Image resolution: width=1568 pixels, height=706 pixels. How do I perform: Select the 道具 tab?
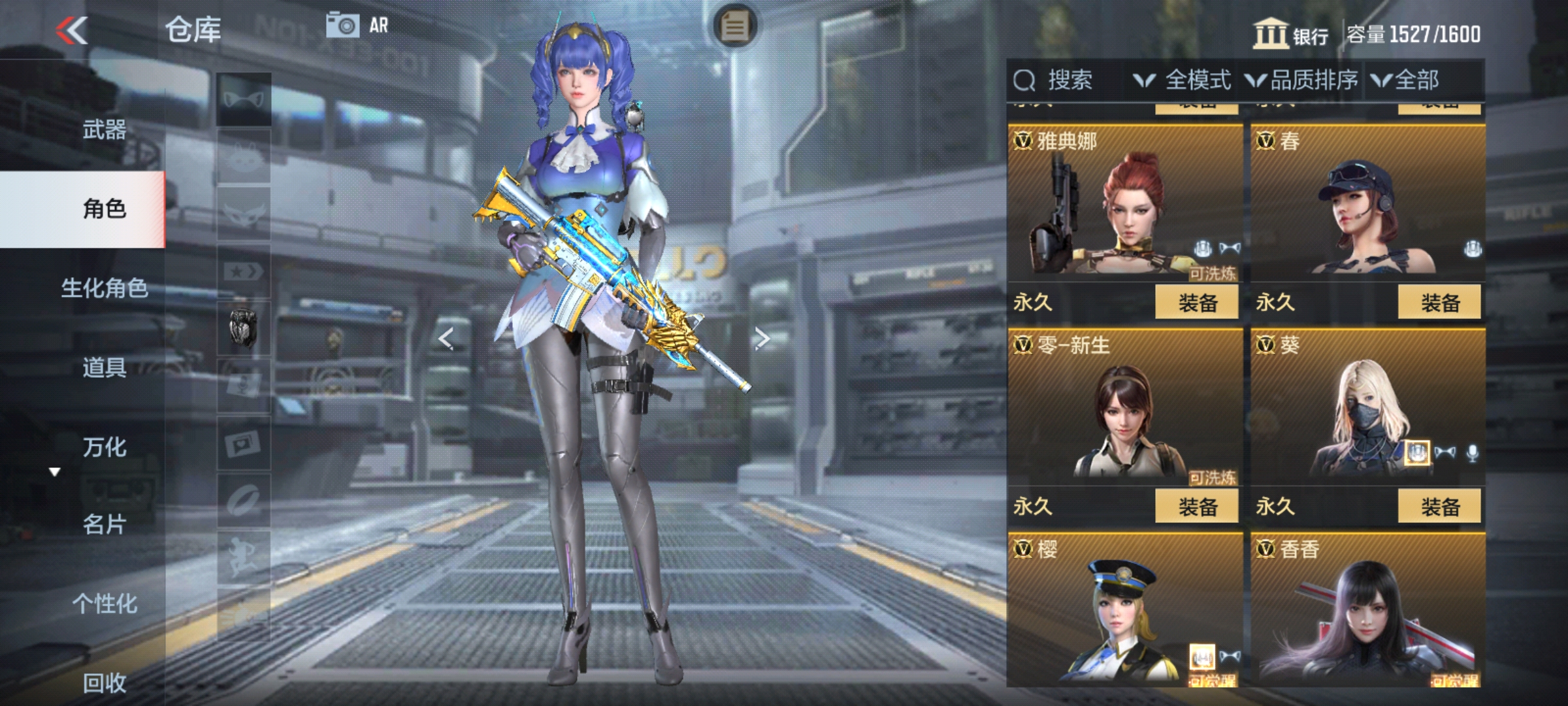[x=105, y=367]
